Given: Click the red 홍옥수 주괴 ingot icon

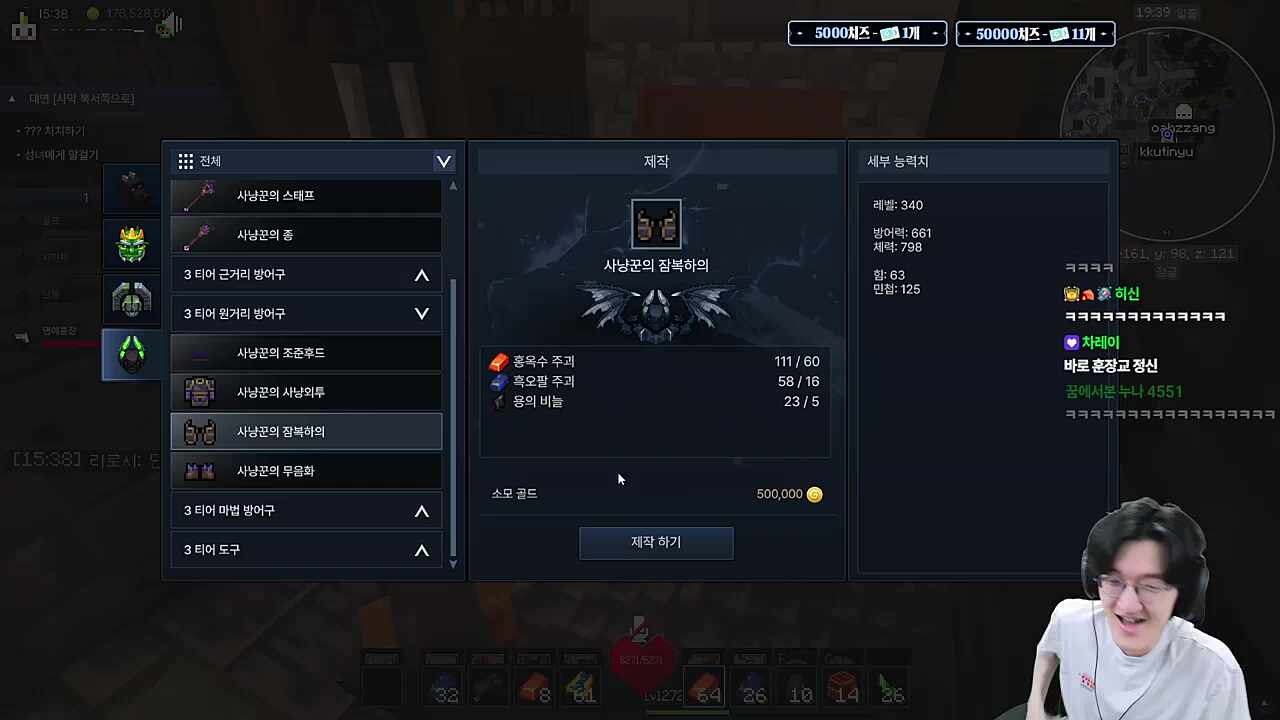Looking at the screenshot, I should tap(499, 361).
